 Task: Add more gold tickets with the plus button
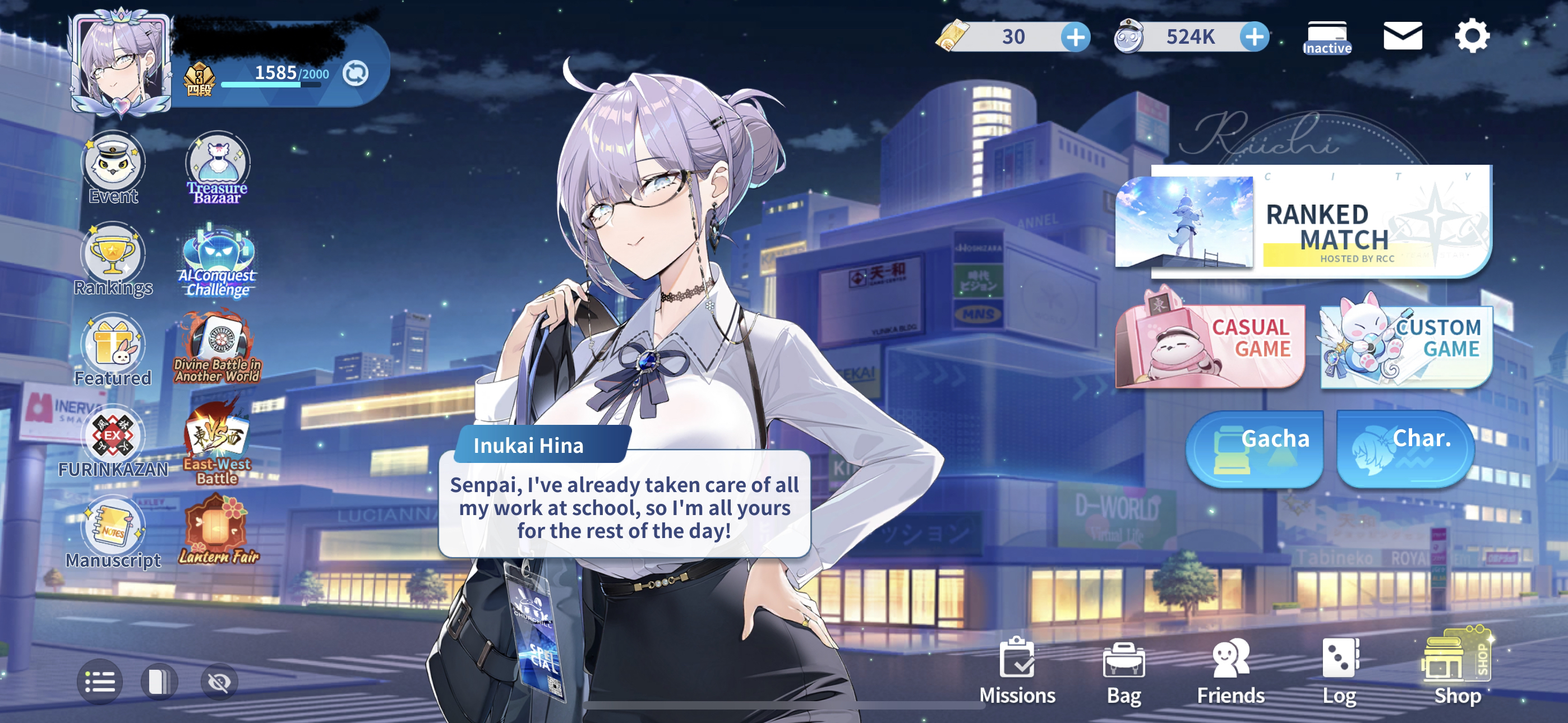click(1076, 37)
